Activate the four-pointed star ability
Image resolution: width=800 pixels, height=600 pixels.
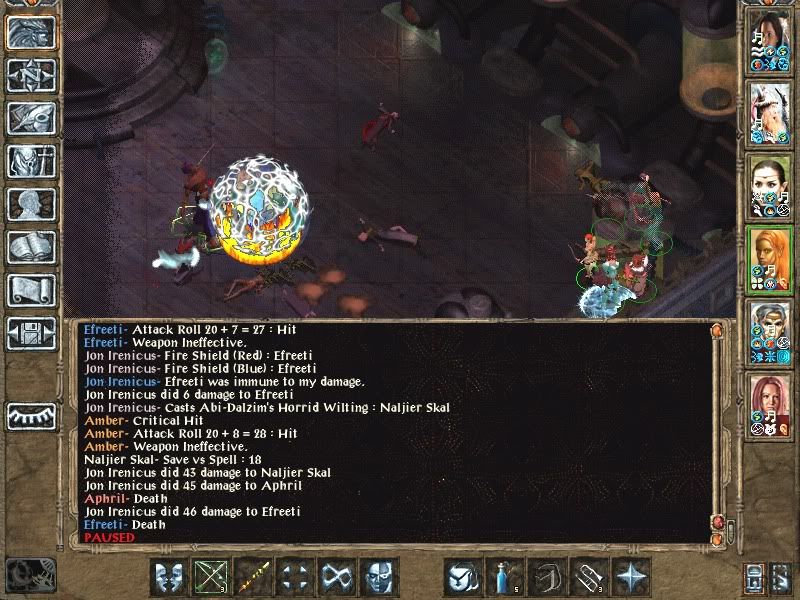click(x=630, y=577)
